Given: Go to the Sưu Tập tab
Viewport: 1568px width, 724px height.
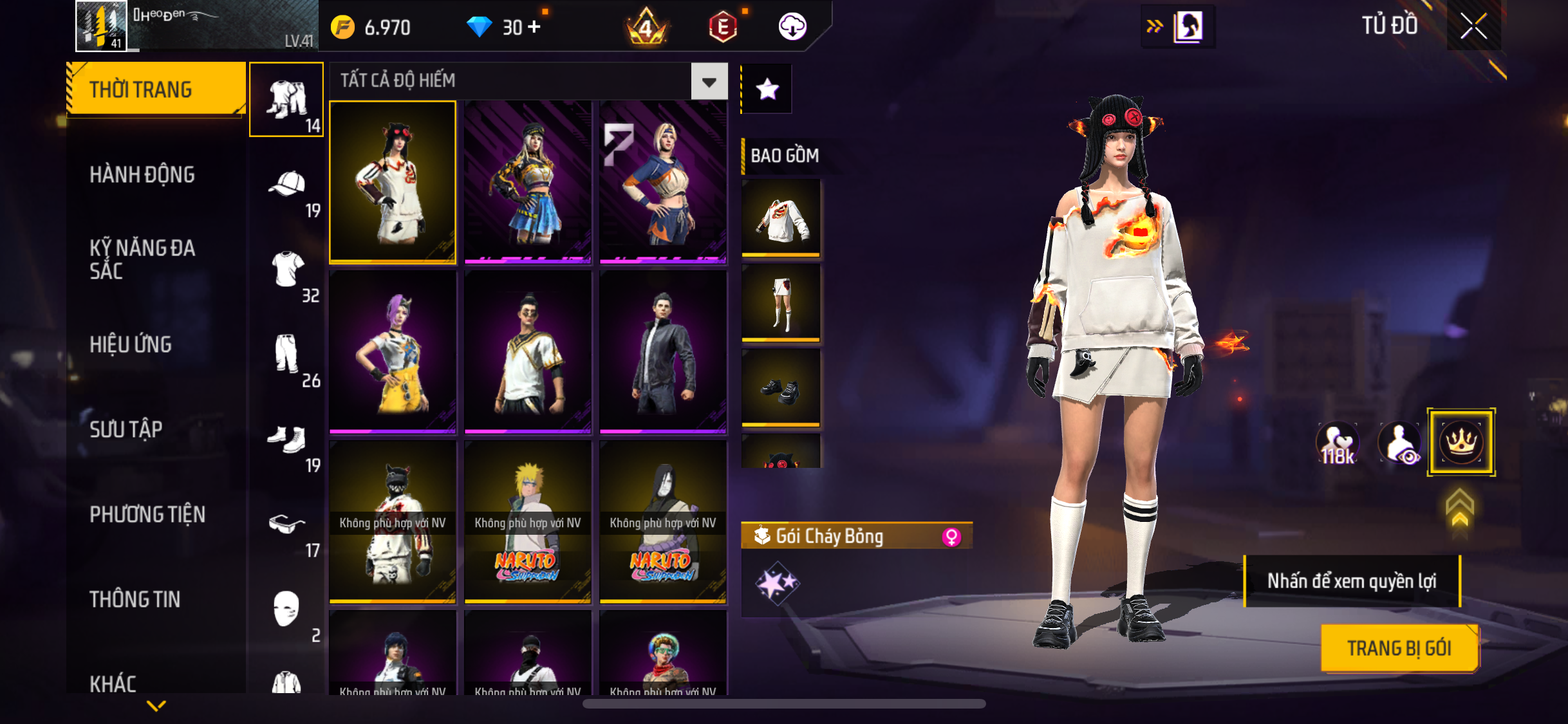Looking at the screenshot, I should pos(126,429).
